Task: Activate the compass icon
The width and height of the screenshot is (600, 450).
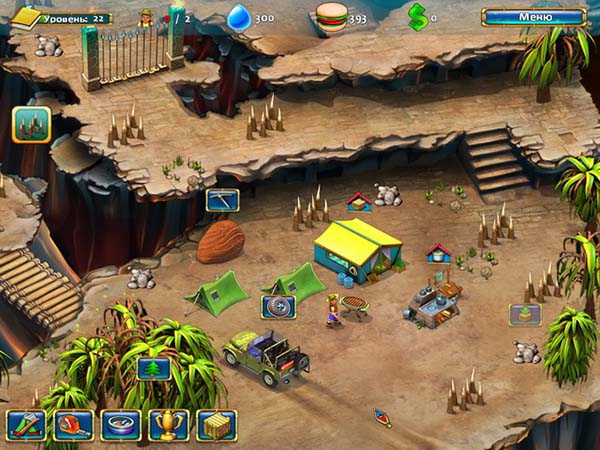Action: coord(120,425)
